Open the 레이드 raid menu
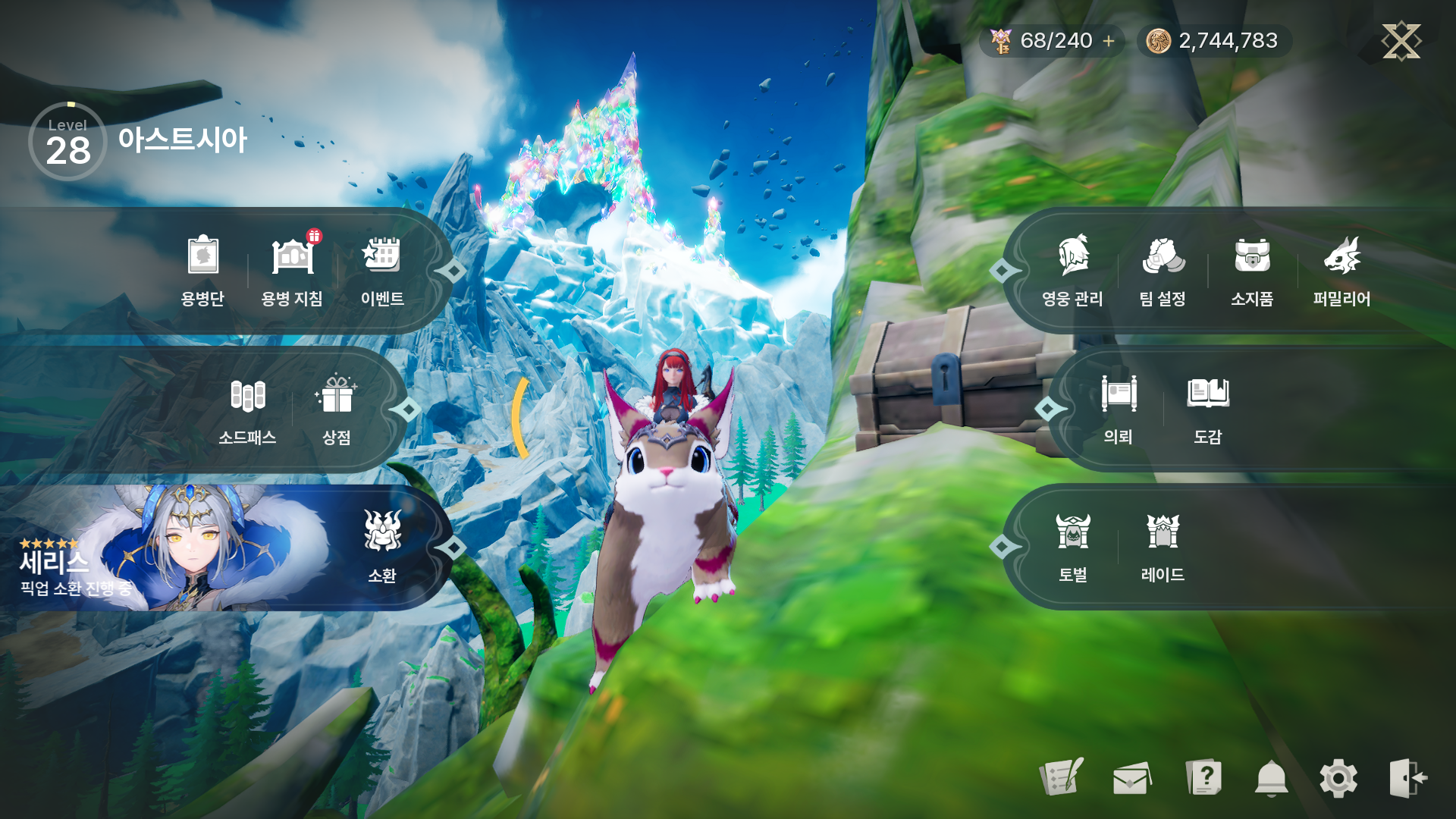The image size is (1456, 819). 1163,548
